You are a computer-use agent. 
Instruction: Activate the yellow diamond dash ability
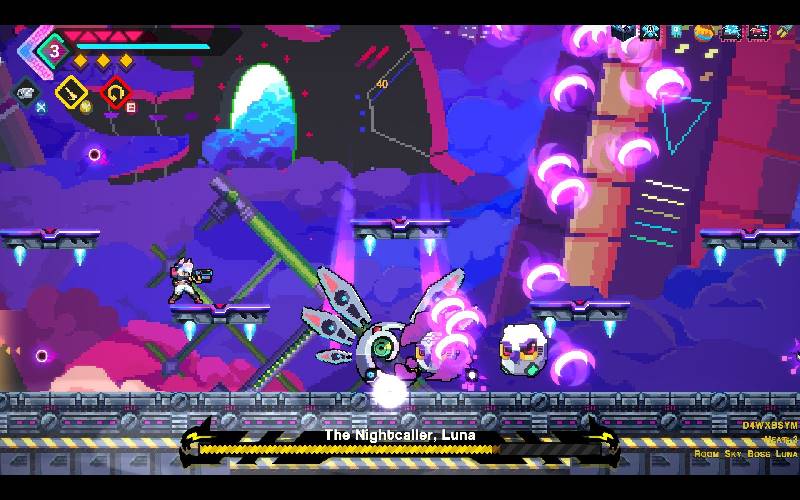[72, 92]
